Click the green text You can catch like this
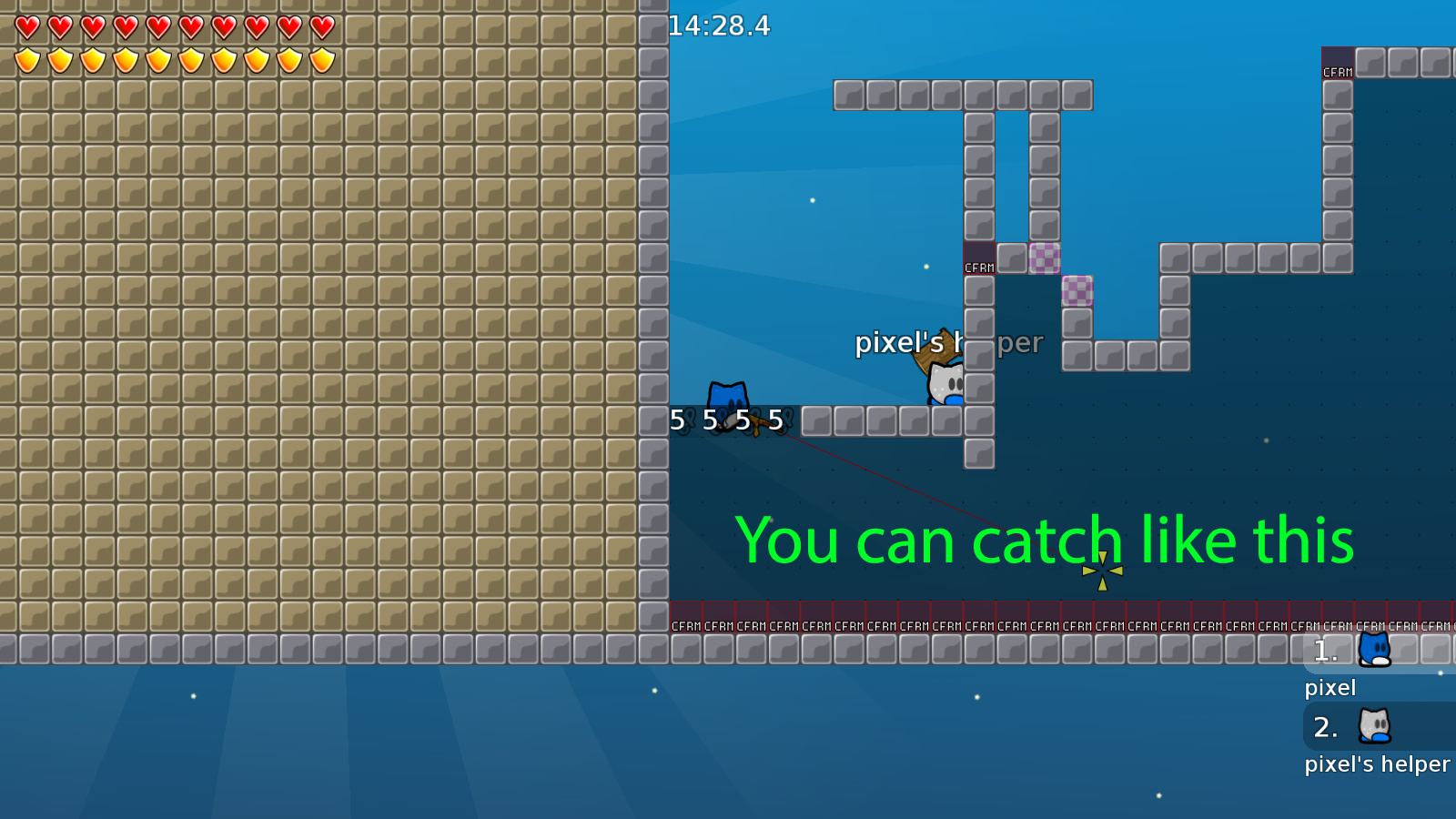1456x819 pixels. point(1045,541)
